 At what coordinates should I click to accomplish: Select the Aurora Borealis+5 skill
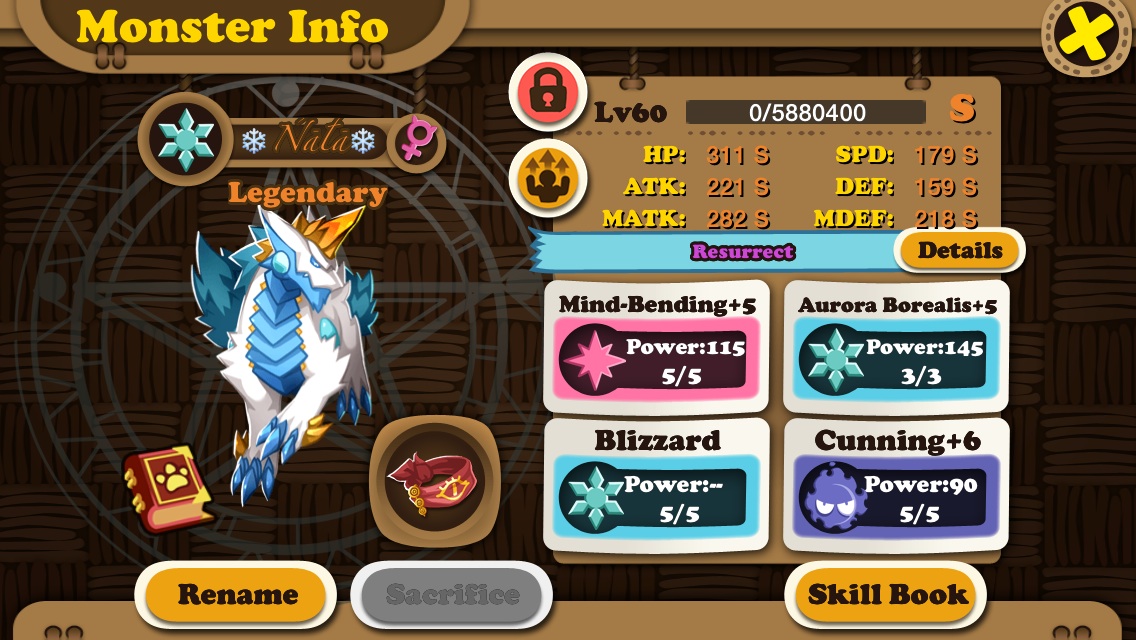coord(896,346)
